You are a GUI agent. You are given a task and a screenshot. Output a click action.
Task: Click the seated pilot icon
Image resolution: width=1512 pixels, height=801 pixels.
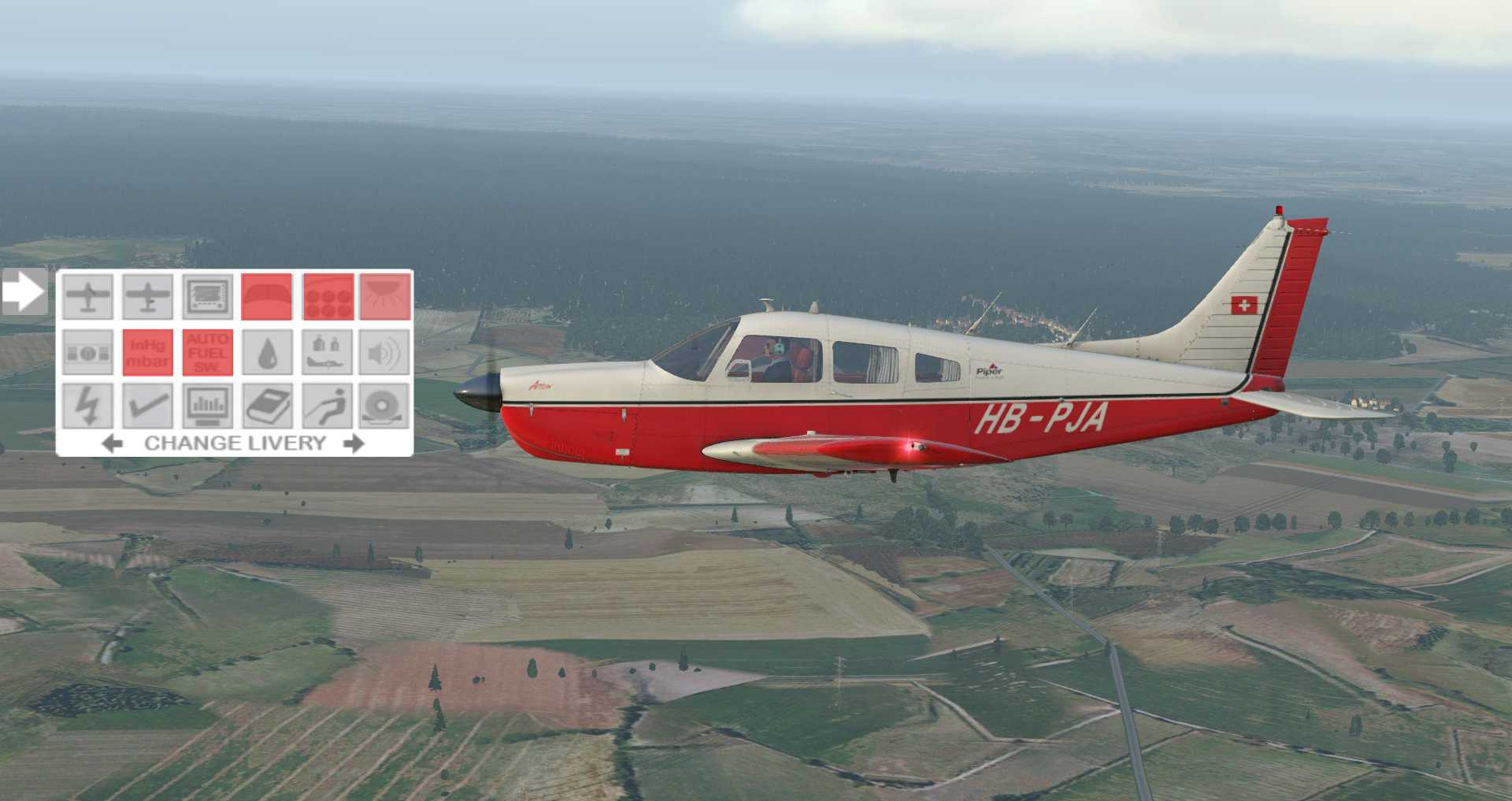(328, 406)
